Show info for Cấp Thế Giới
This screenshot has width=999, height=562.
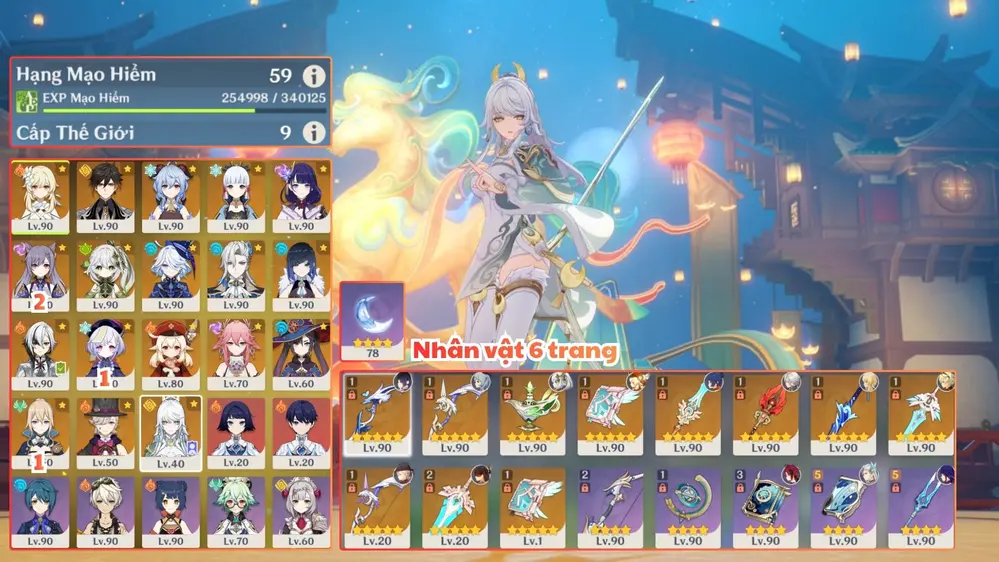[314, 132]
